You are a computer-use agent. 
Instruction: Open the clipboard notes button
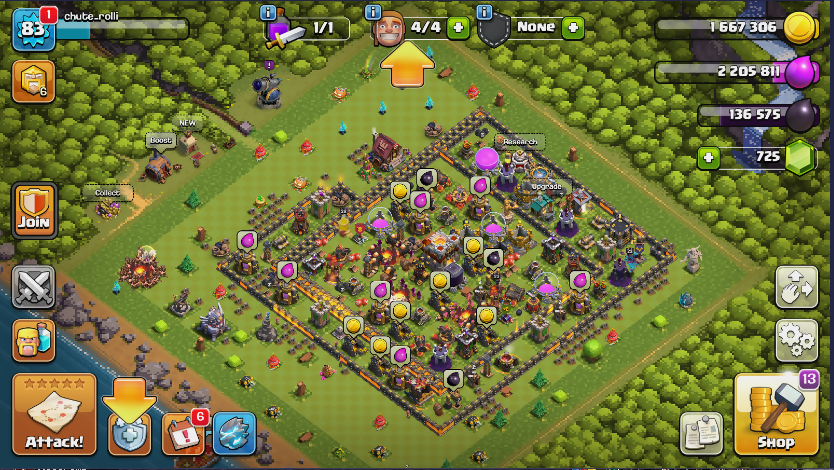701,433
